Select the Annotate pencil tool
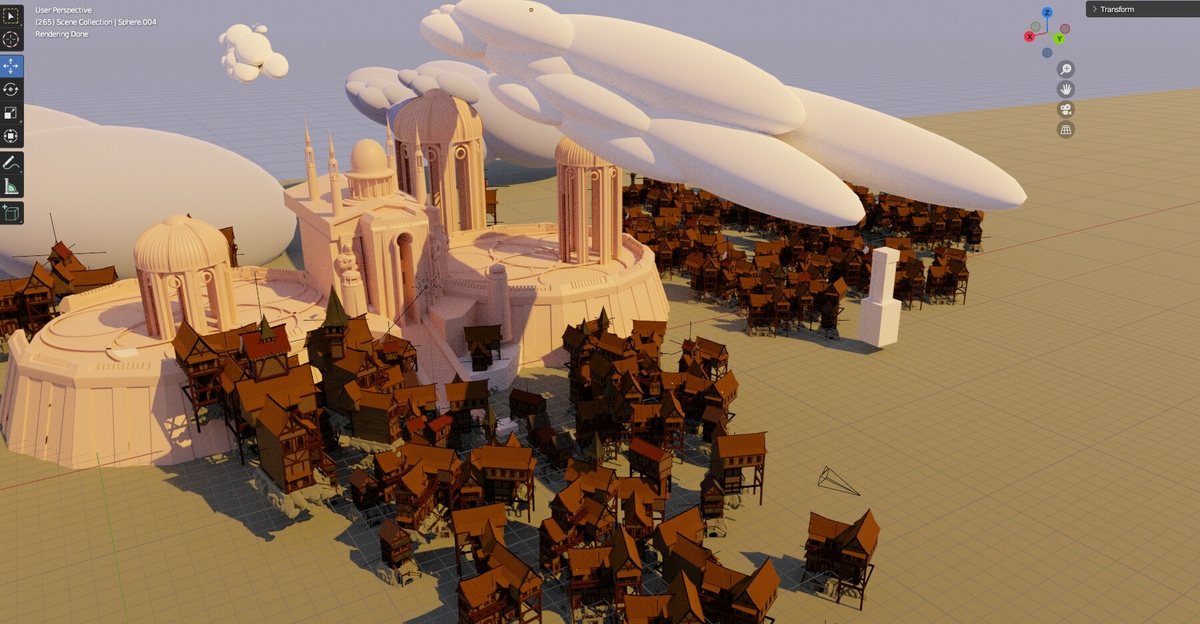1200x624 pixels. tap(11, 162)
